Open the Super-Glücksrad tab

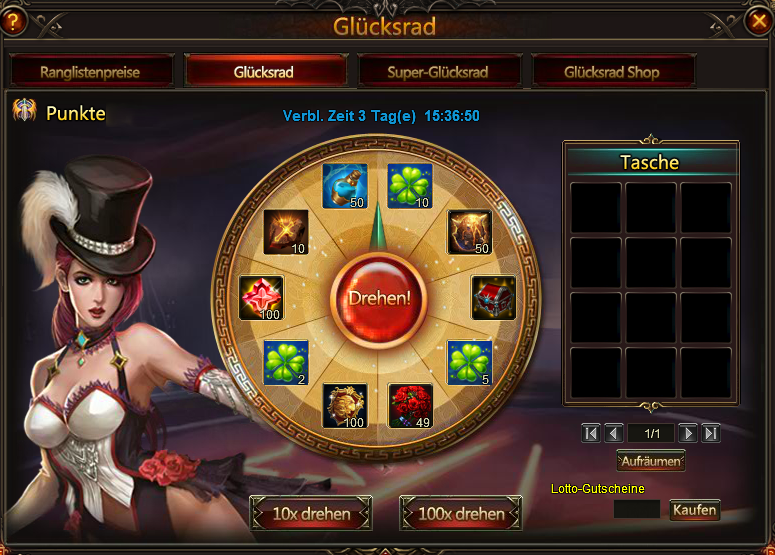click(x=438, y=72)
